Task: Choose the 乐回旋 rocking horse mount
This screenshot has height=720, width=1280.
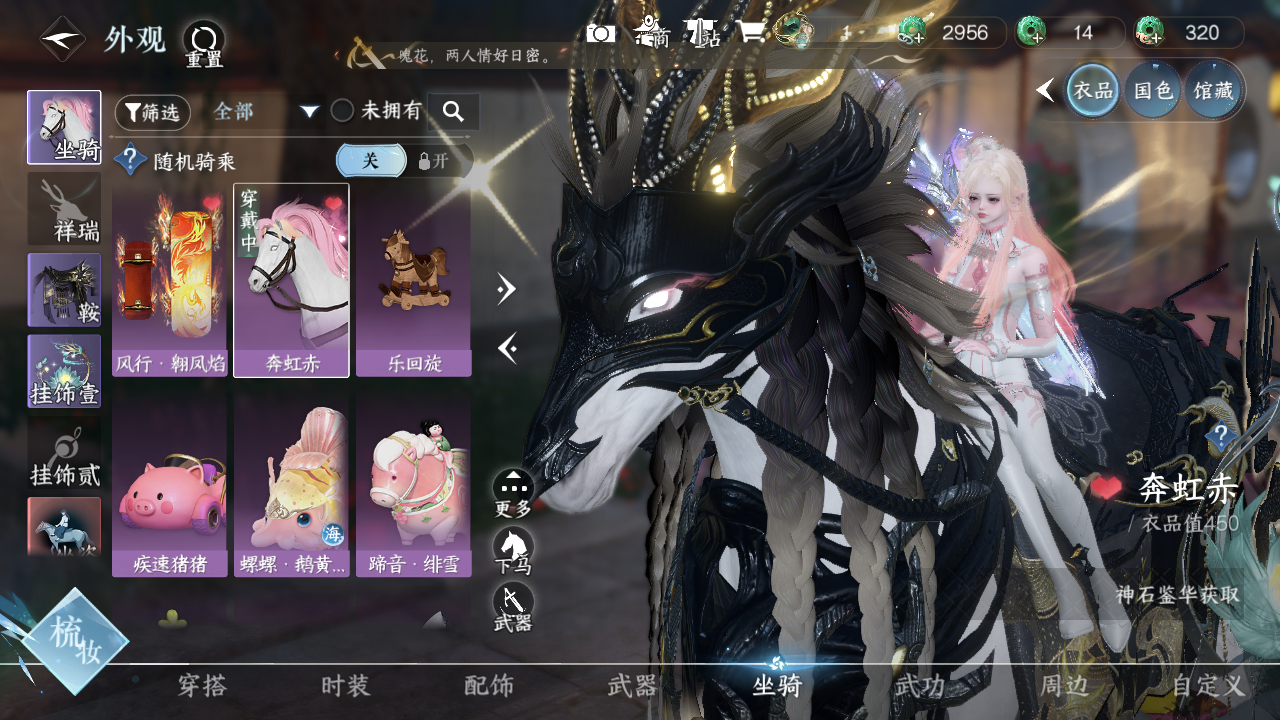Action: (x=413, y=280)
